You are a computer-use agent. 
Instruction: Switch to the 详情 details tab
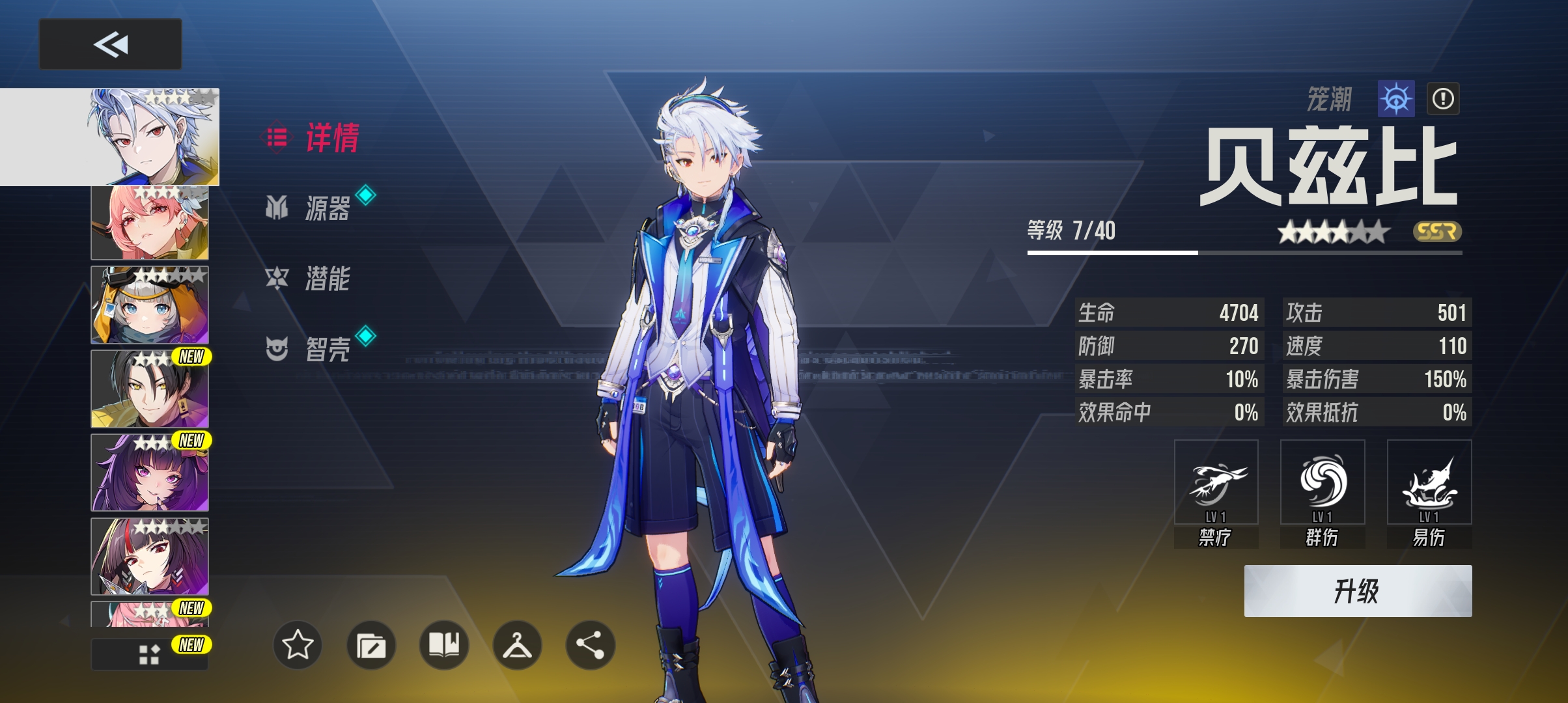tap(313, 138)
